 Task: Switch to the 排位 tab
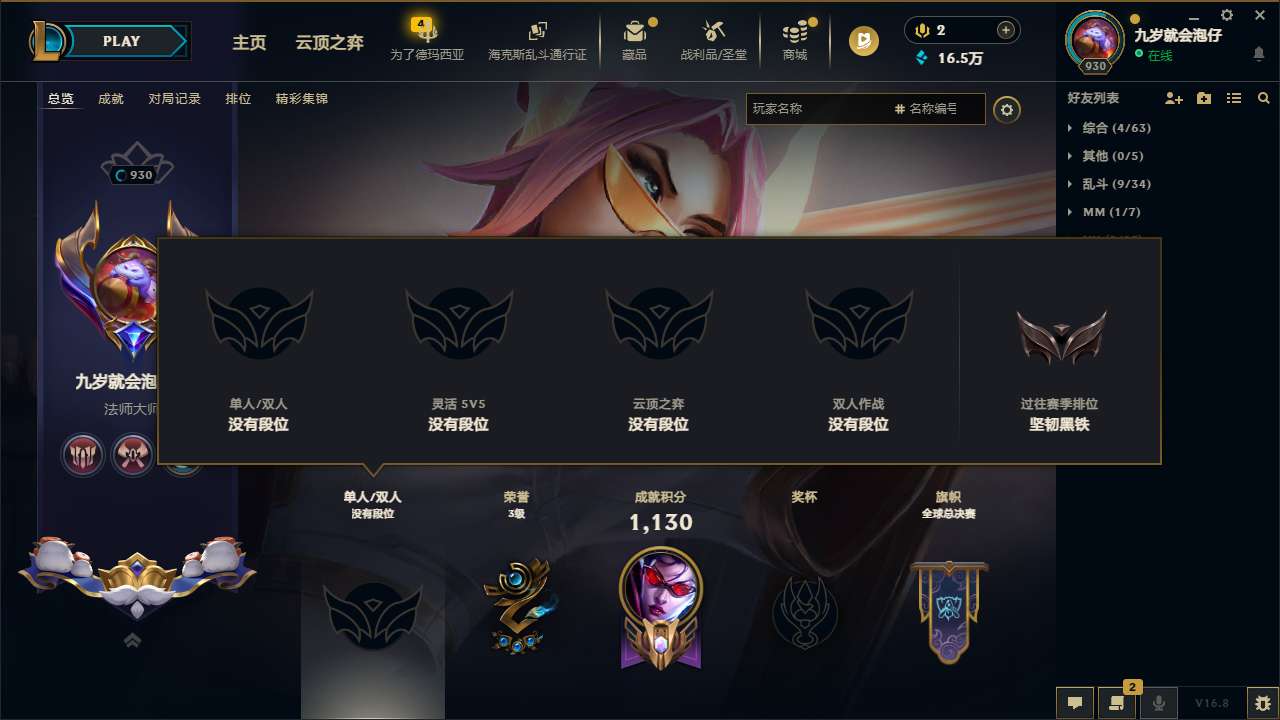point(238,99)
